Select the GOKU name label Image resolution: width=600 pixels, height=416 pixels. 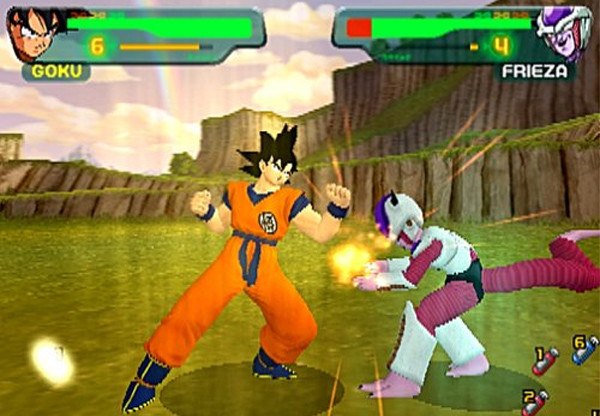(x=56, y=72)
